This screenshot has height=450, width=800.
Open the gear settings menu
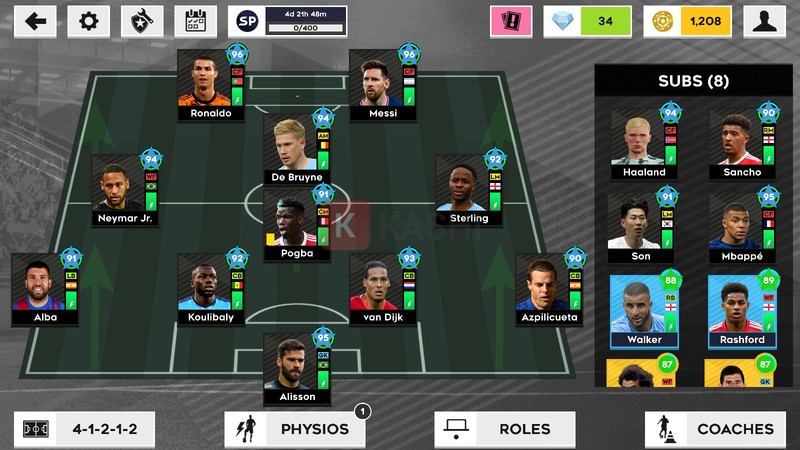point(89,21)
